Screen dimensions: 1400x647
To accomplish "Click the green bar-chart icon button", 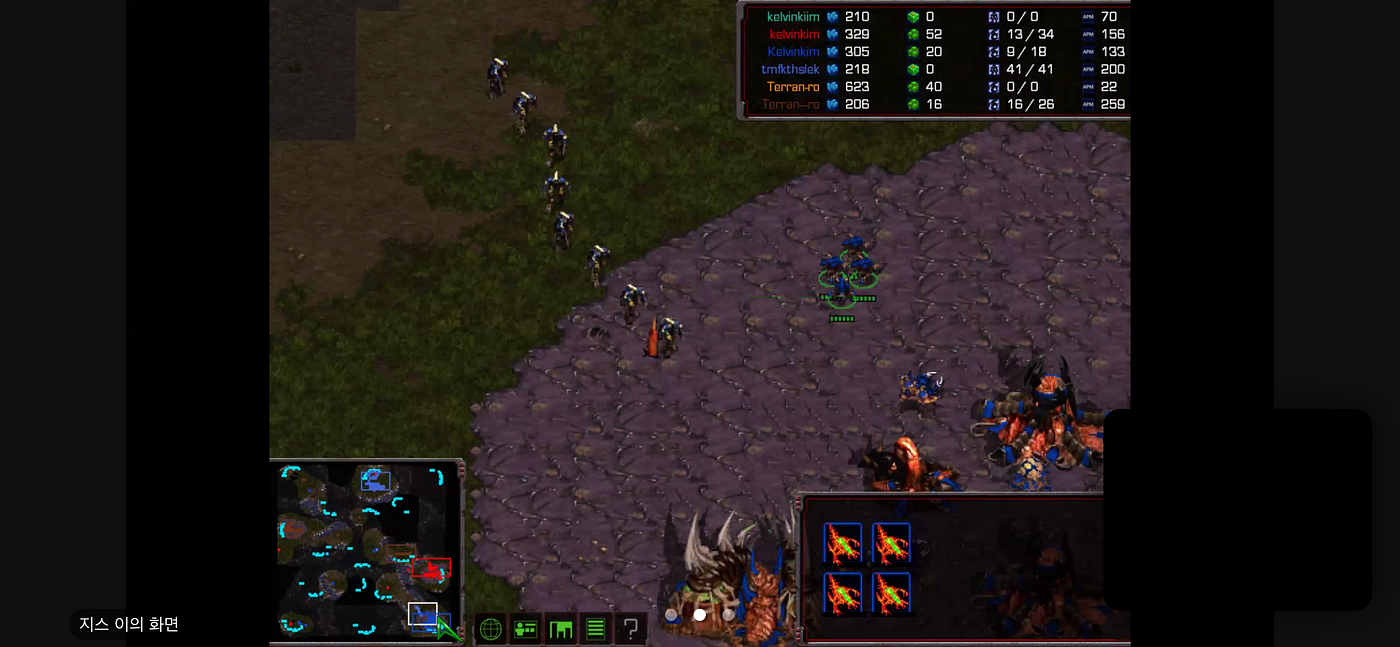I will pos(560,629).
